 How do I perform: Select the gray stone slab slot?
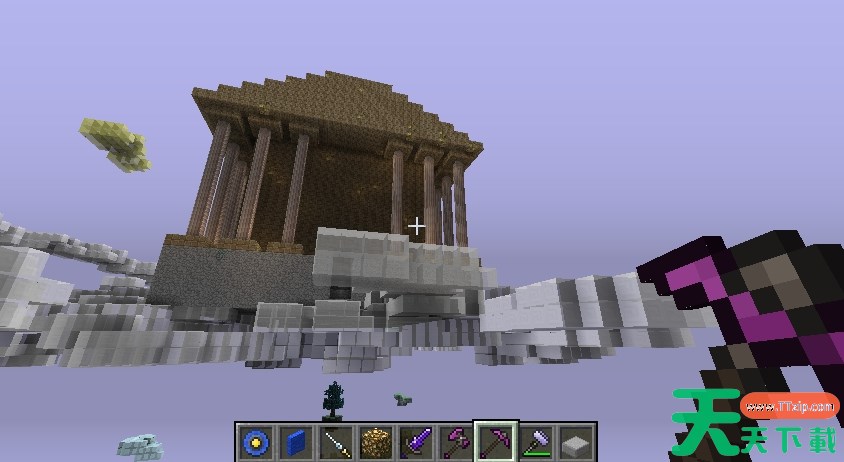575,442
